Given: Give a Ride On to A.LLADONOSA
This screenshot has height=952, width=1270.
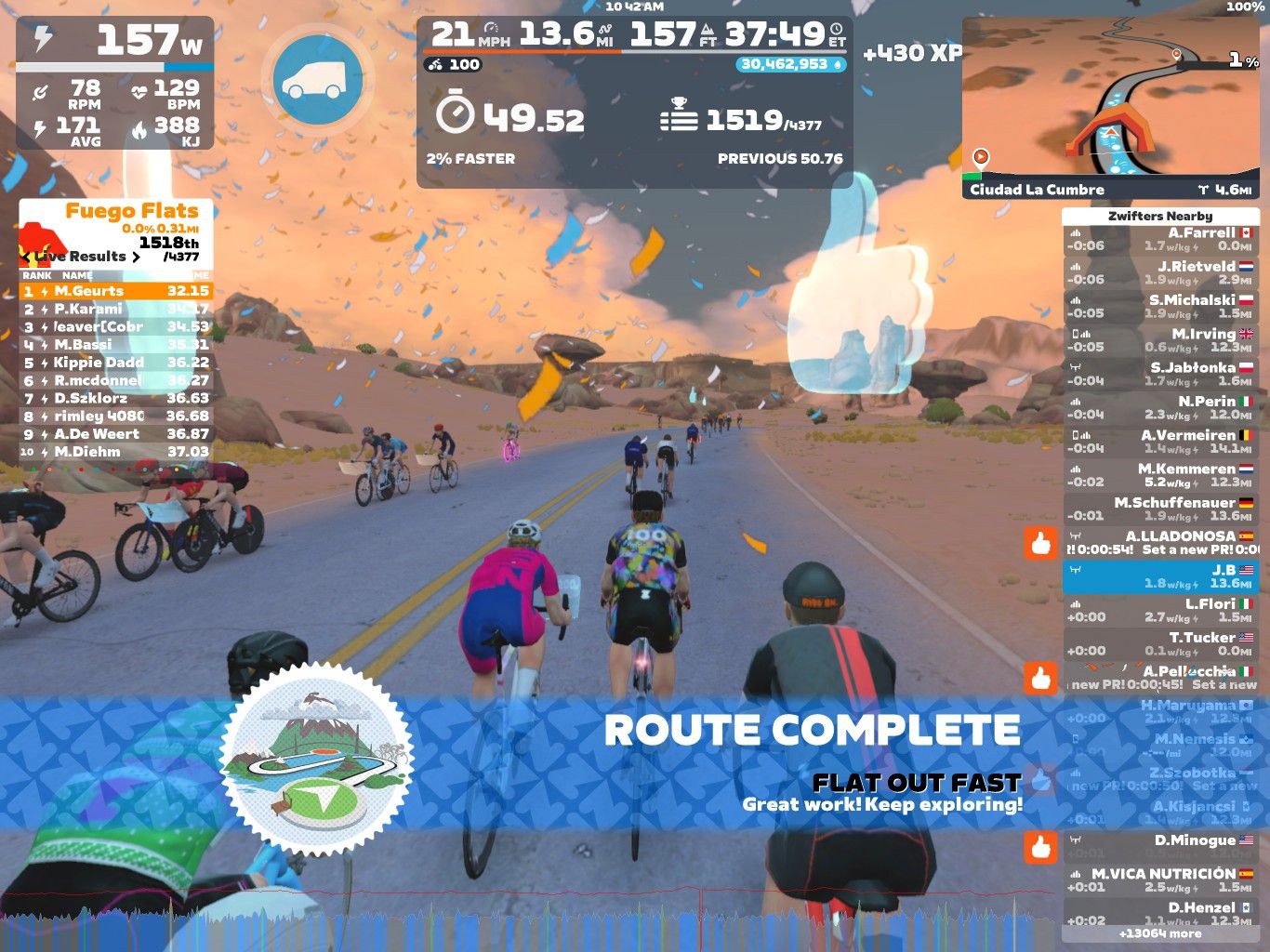Looking at the screenshot, I should click(1041, 543).
